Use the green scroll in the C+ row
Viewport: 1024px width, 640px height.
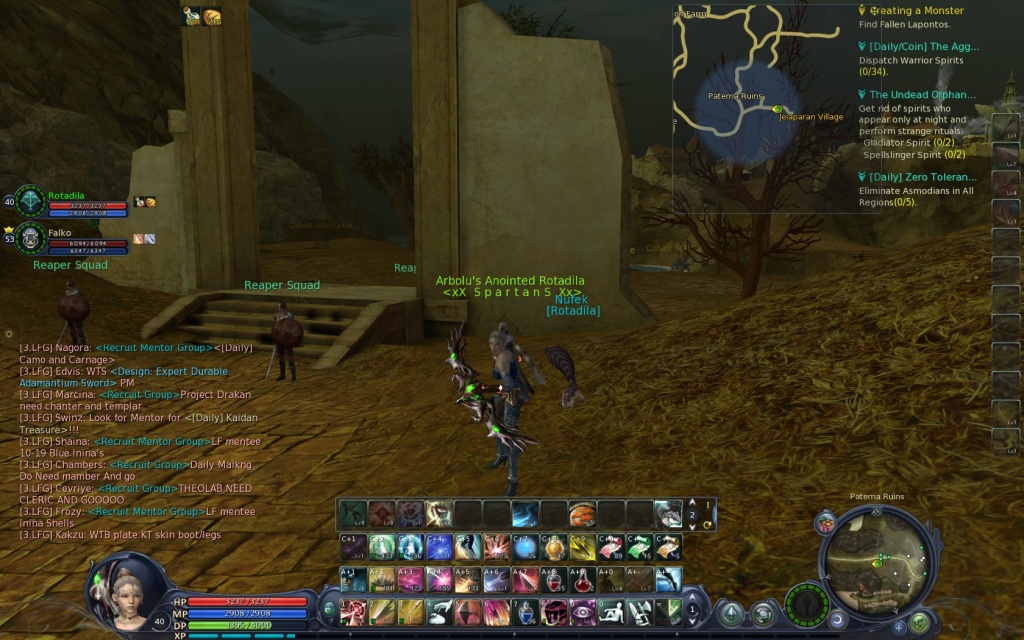(640, 547)
